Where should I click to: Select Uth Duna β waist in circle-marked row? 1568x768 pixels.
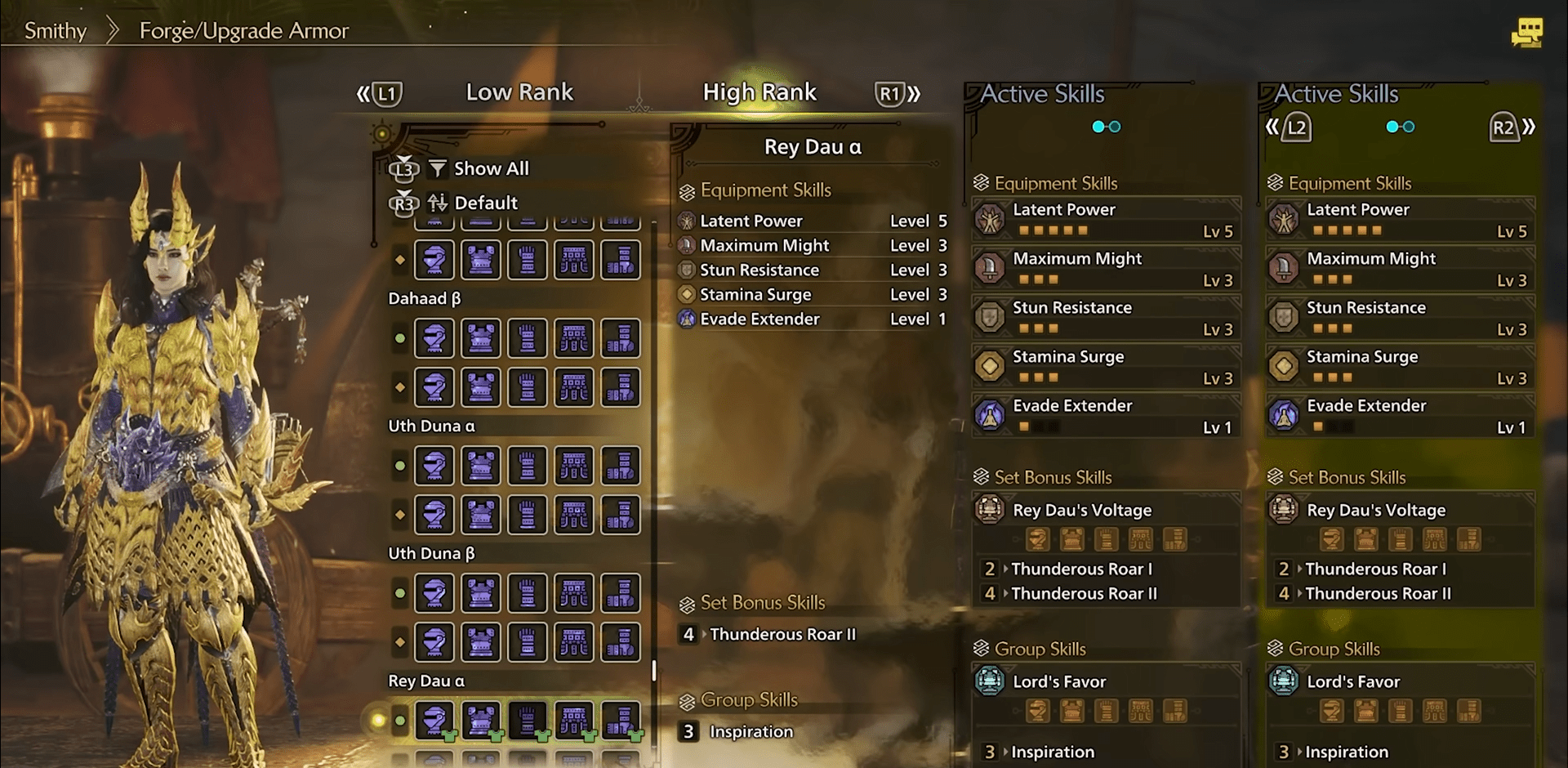[x=574, y=593]
